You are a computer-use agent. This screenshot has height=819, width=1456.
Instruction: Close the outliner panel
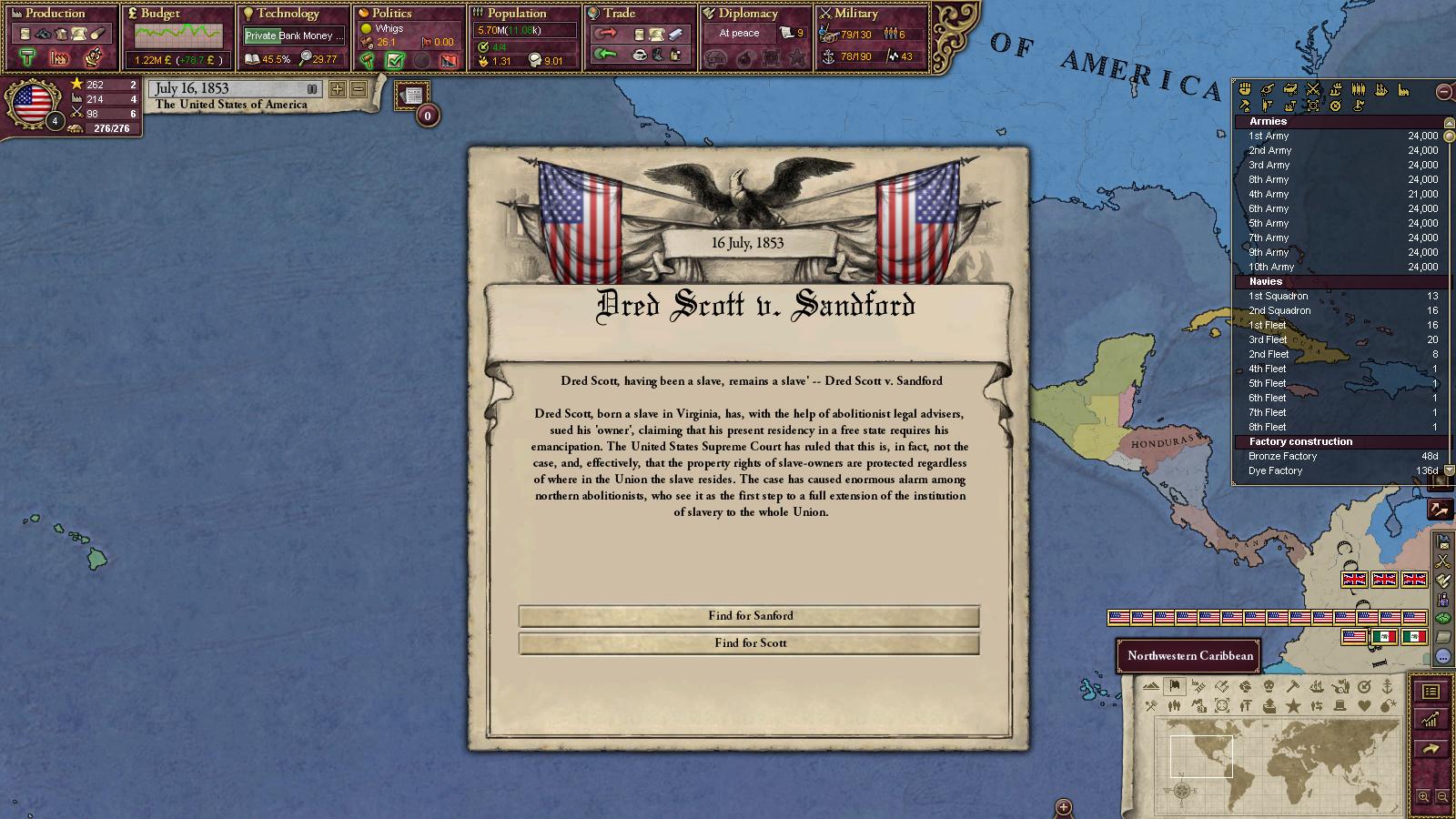coord(1444,91)
